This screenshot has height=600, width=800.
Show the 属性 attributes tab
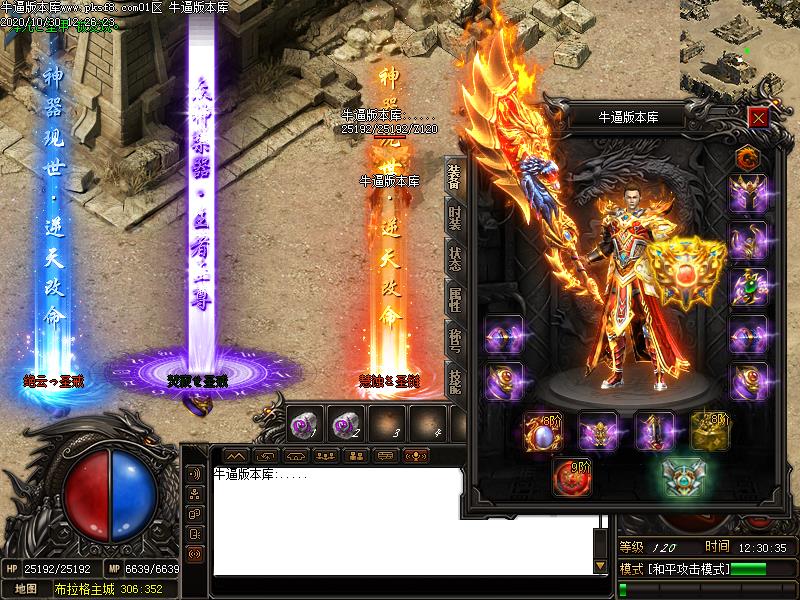point(455,297)
